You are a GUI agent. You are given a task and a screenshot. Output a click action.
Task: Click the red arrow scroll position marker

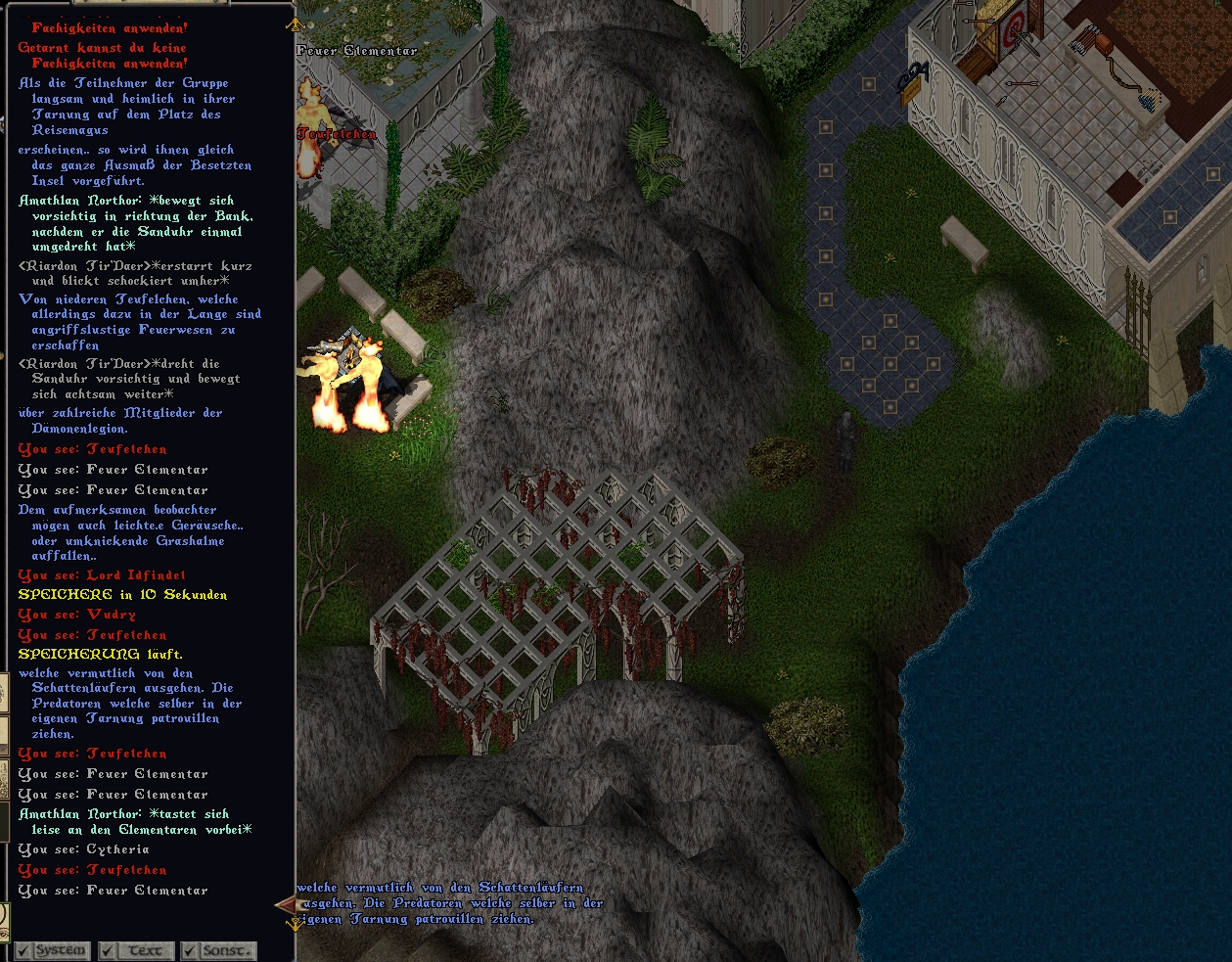(286, 904)
